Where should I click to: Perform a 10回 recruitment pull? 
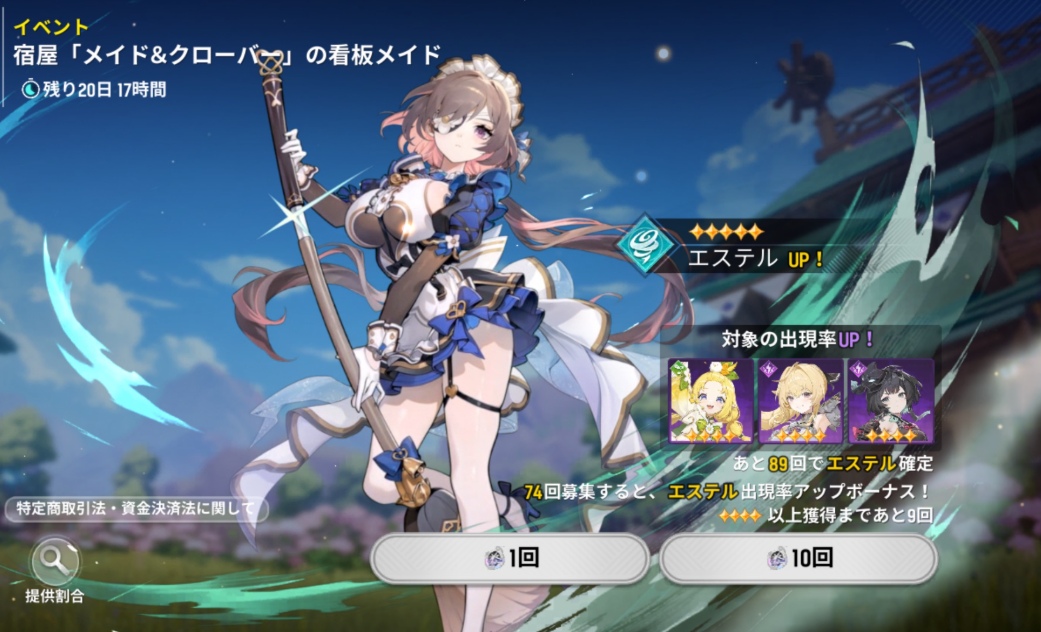[x=798, y=558]
